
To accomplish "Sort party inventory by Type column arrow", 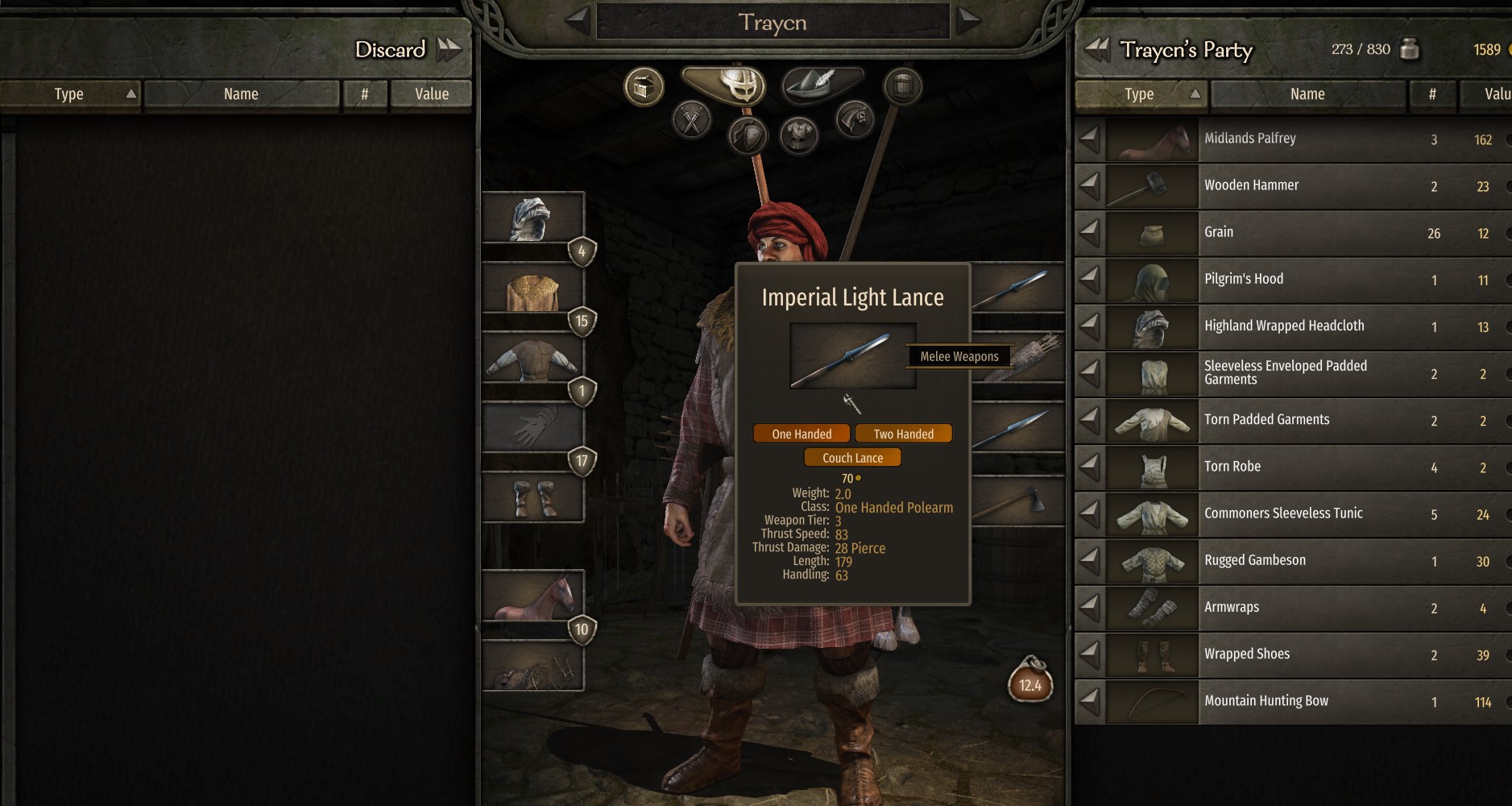I will (1195, 93).
